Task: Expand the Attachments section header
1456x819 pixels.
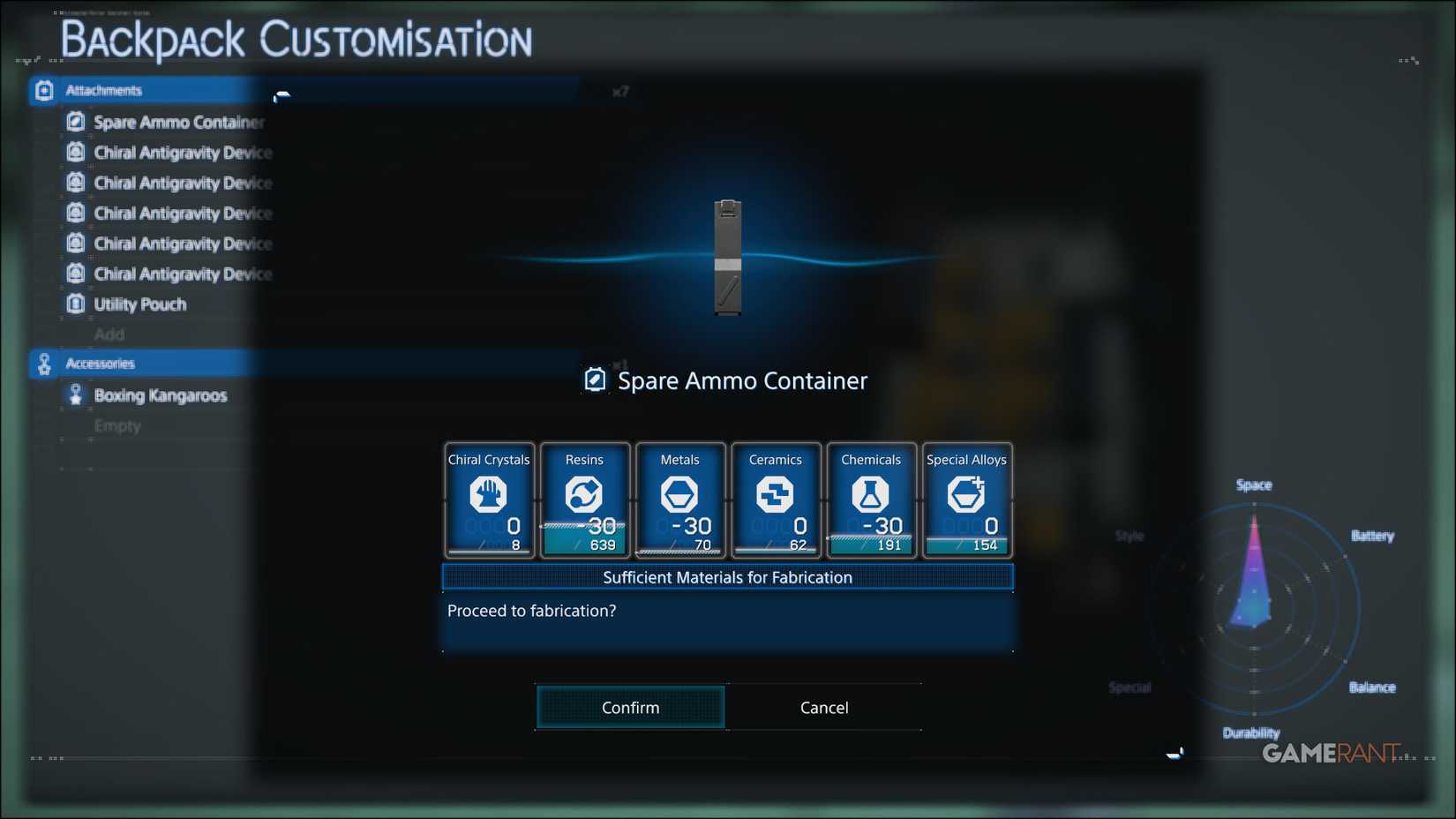Action: (104, 89)
